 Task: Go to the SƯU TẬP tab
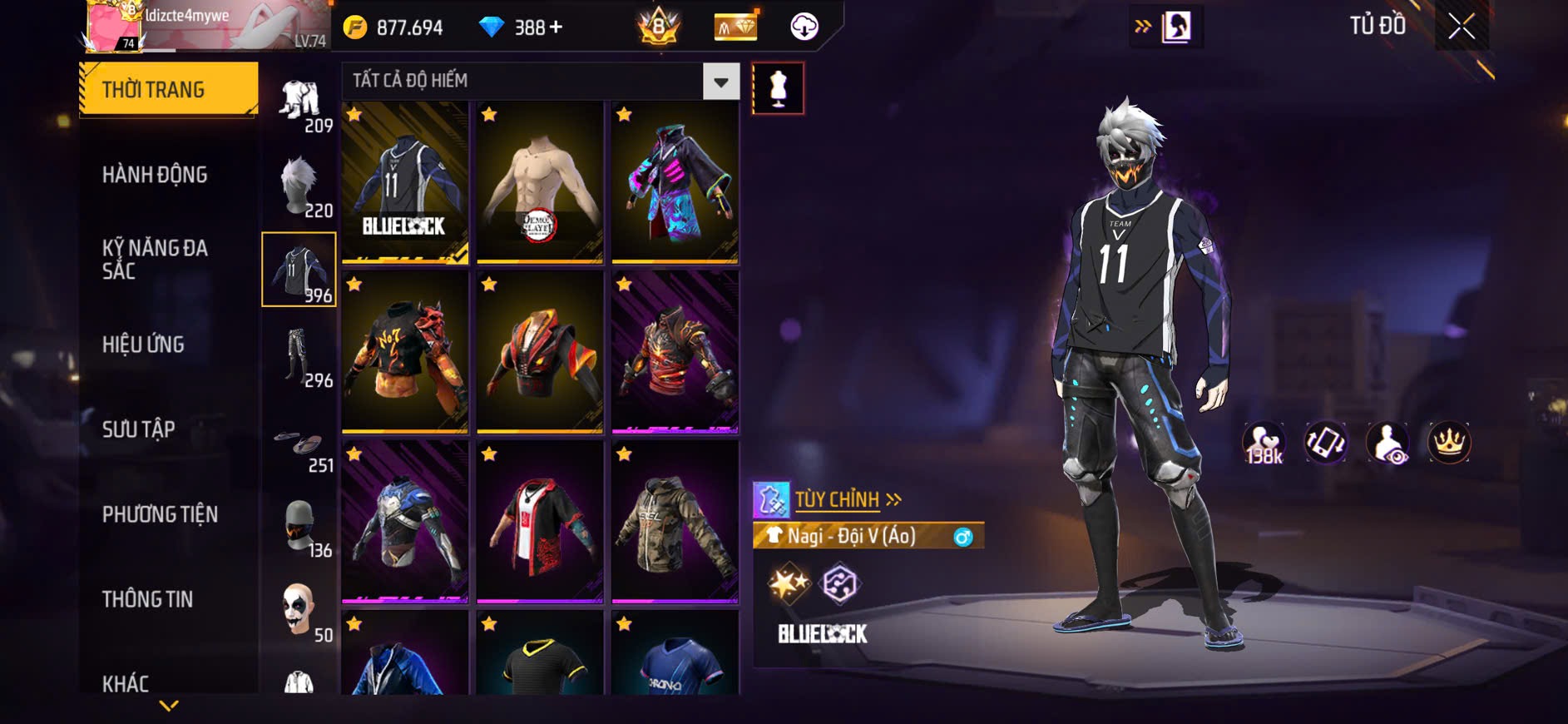[139, 429]
